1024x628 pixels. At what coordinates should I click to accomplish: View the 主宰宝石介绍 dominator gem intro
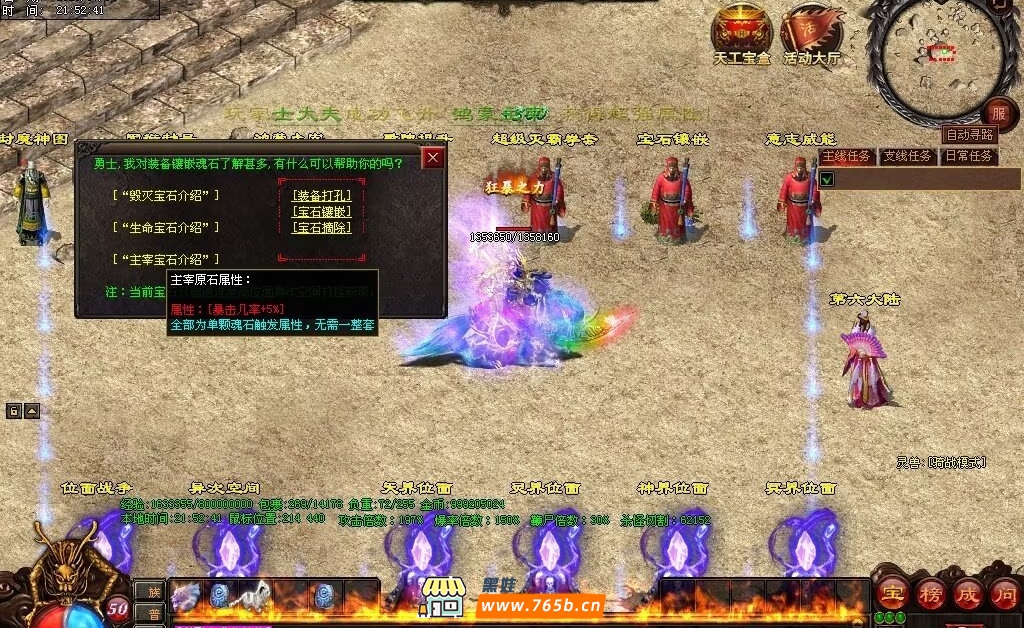pos(166,259)
